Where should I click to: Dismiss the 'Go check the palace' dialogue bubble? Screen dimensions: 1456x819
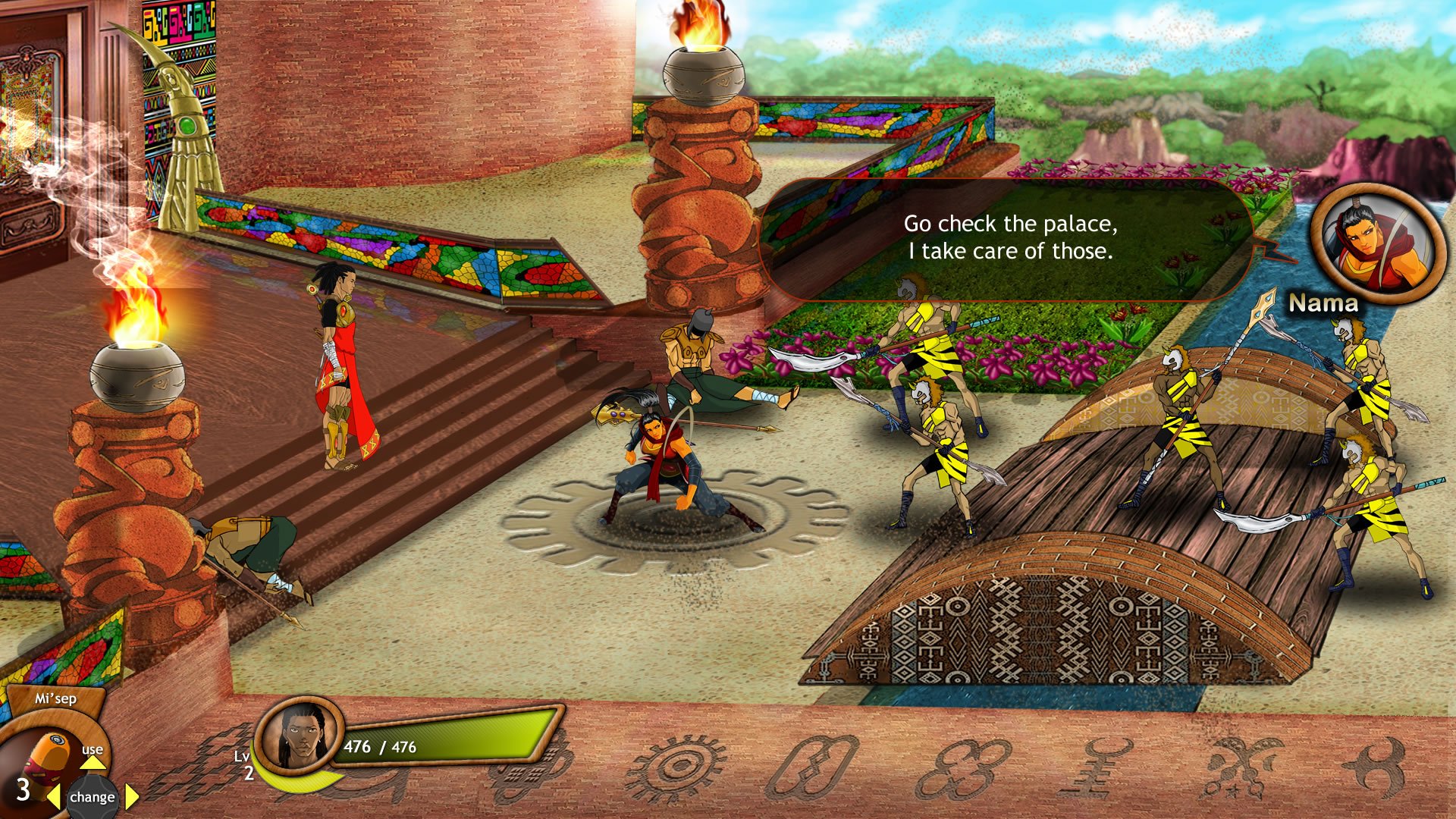click(1009, 239)
